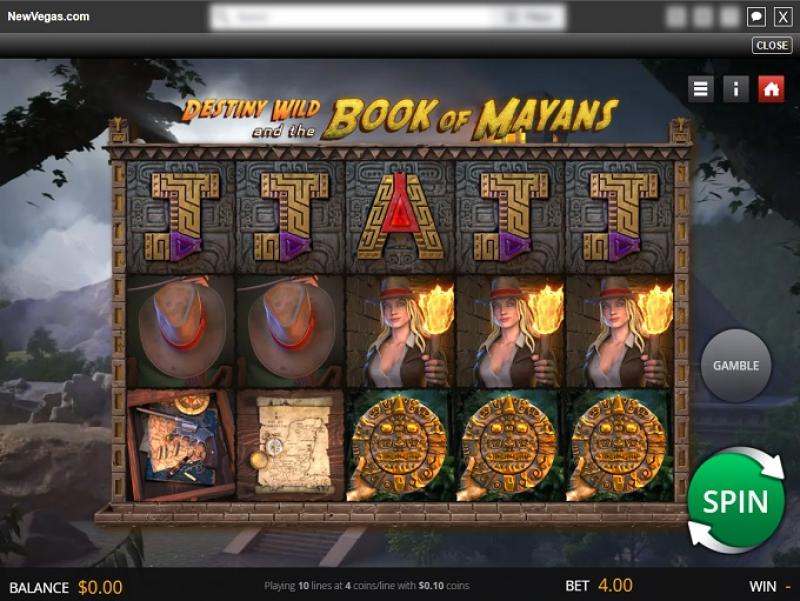Click the NewVegas.com site logo

click(48, 16)
